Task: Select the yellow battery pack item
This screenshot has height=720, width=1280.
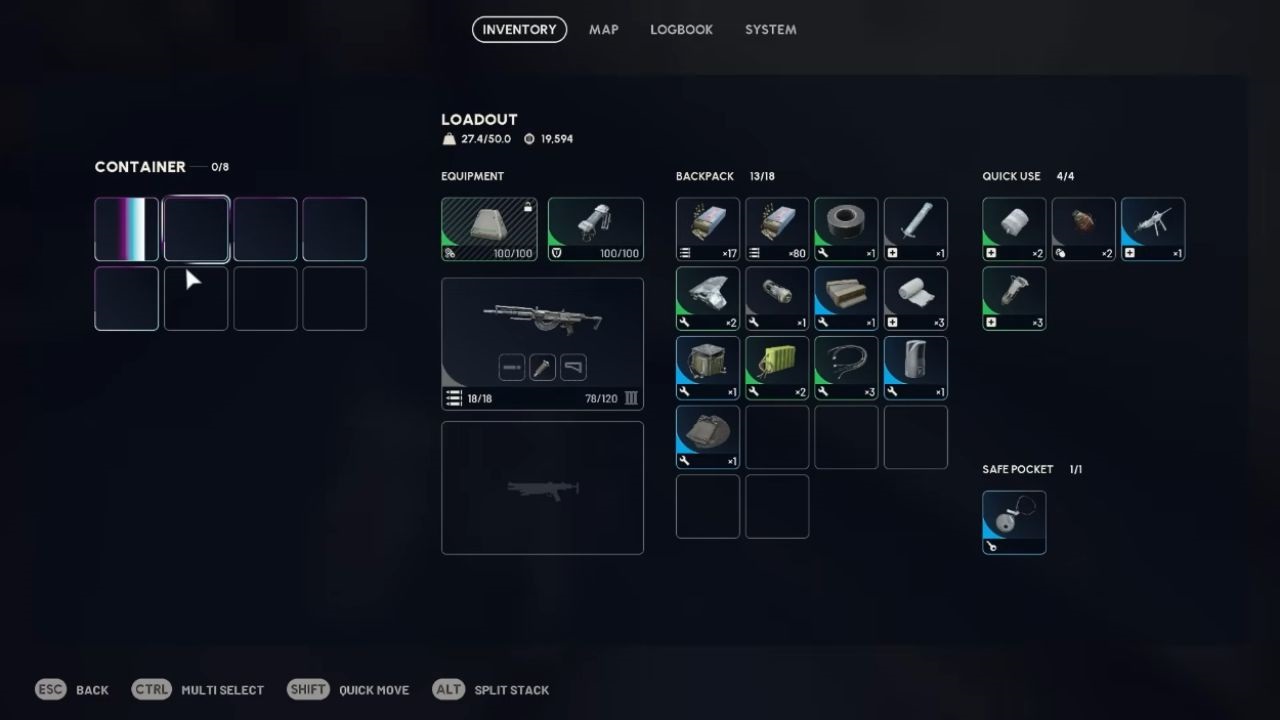Action: [x=777, y=367]
